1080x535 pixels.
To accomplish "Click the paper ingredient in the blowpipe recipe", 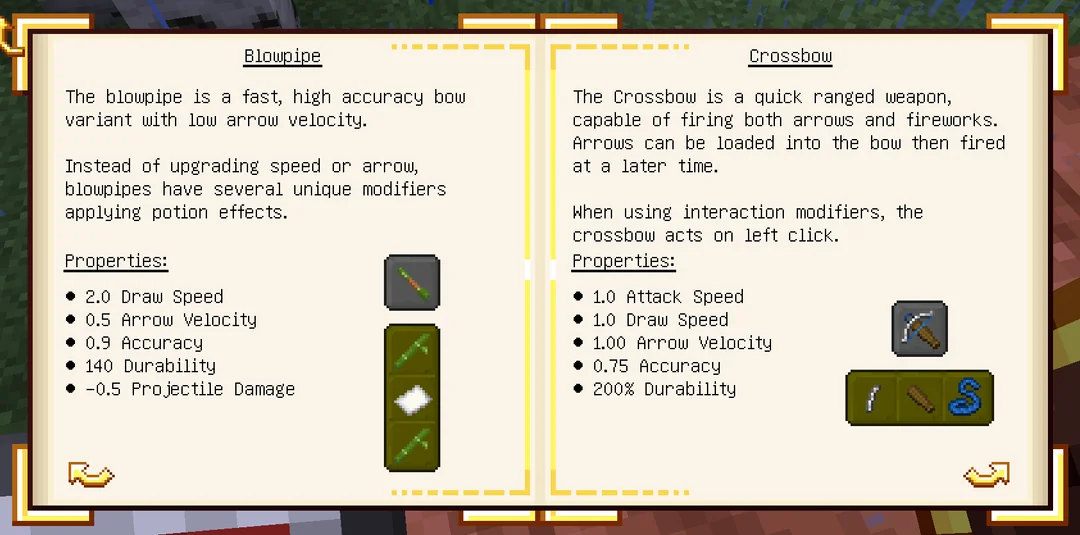I will [x=412, y=398].
